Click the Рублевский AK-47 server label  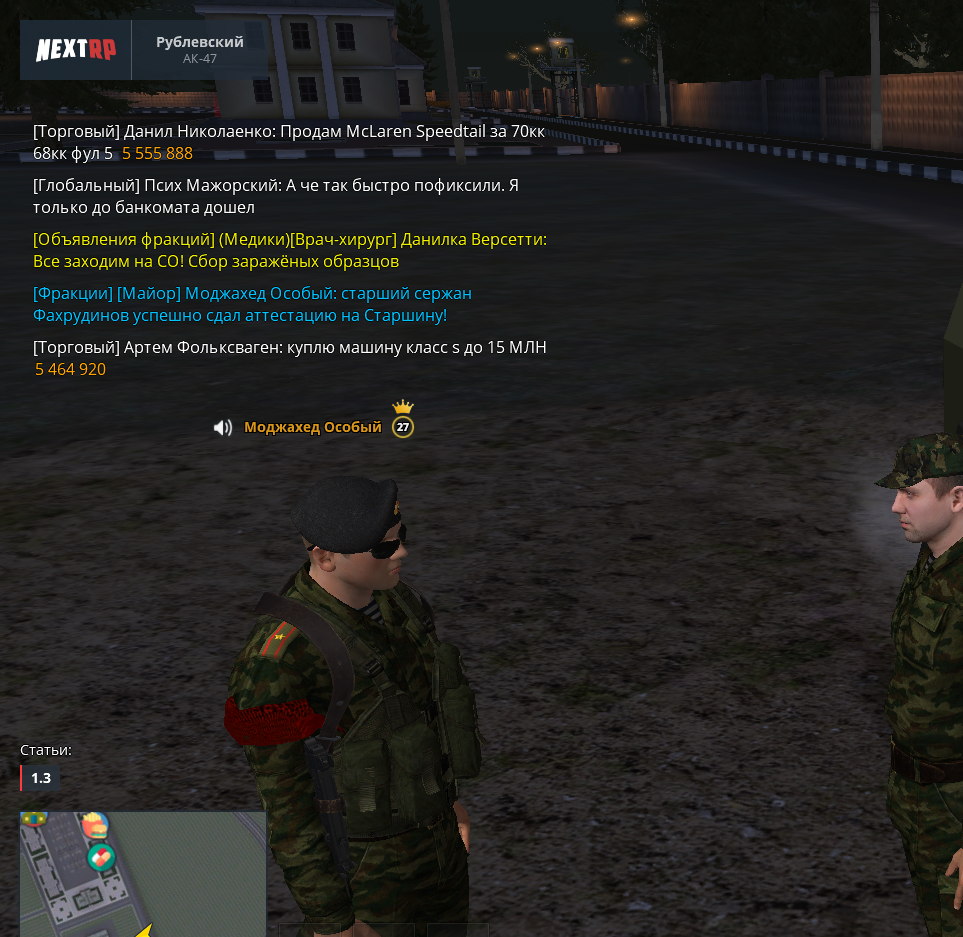click(200, 49)
